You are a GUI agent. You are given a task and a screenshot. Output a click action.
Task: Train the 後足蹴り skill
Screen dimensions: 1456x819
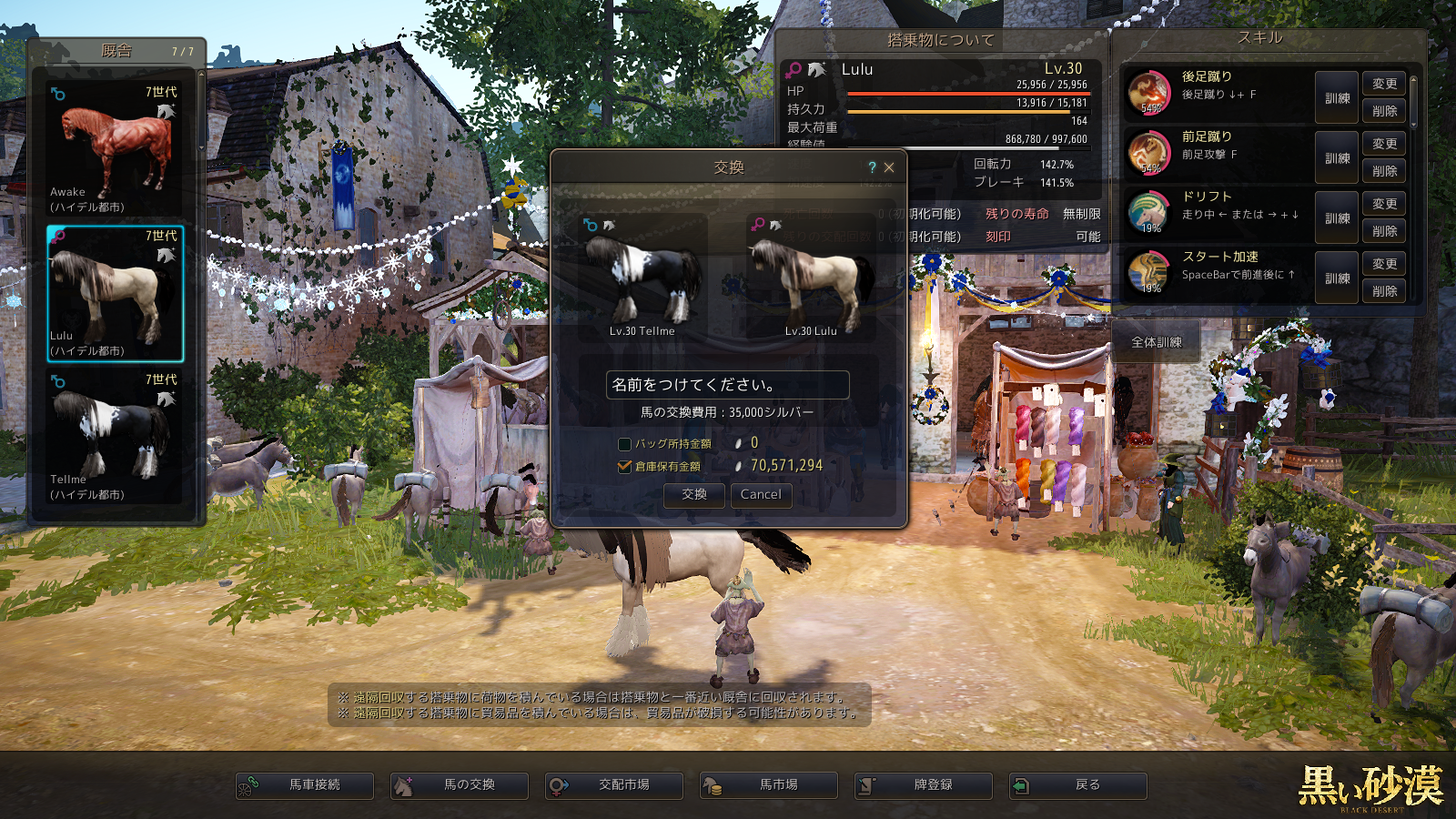pos(1337,98)
